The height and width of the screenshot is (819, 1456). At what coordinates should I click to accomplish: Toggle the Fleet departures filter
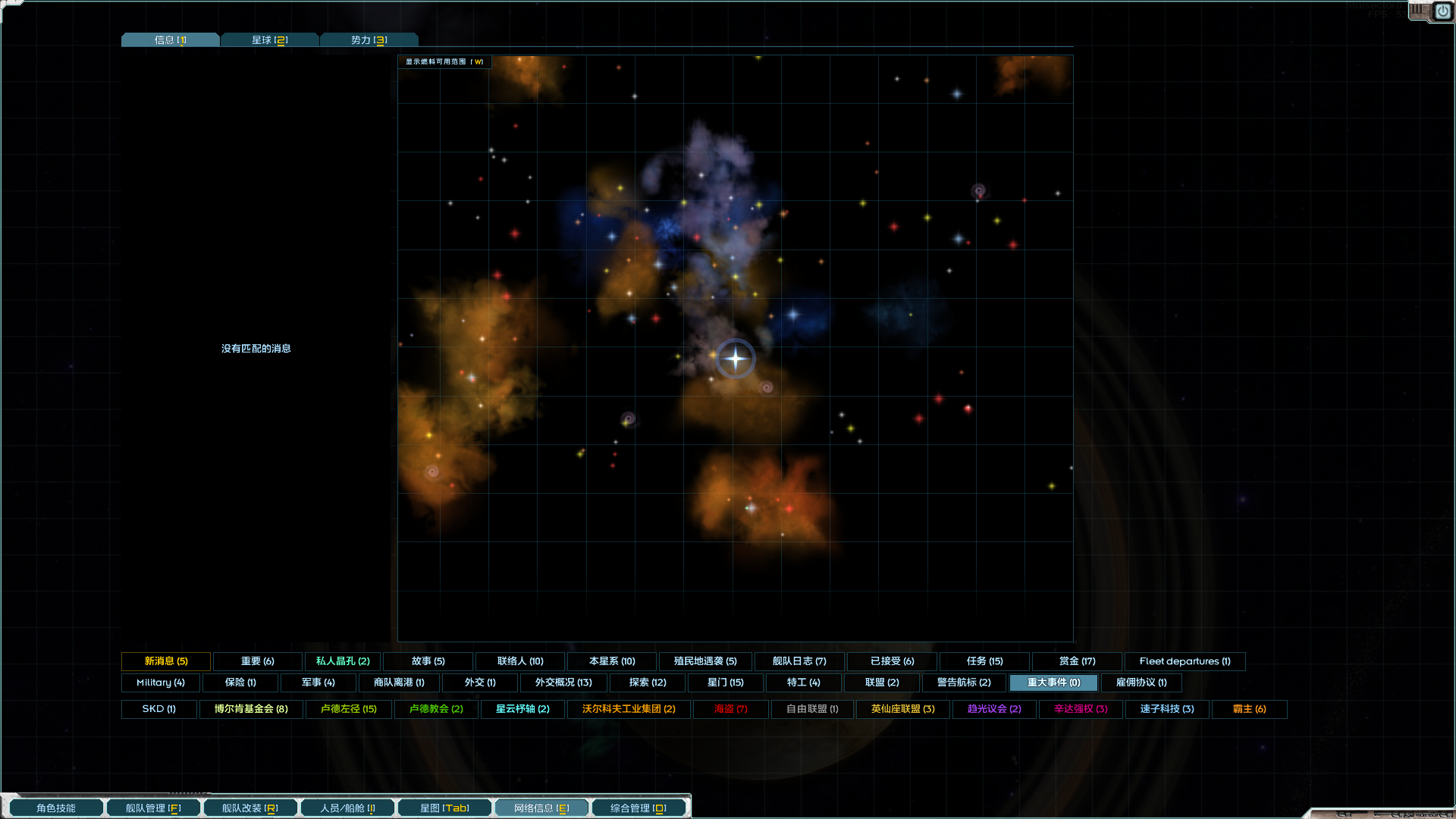coord(1185,661)
